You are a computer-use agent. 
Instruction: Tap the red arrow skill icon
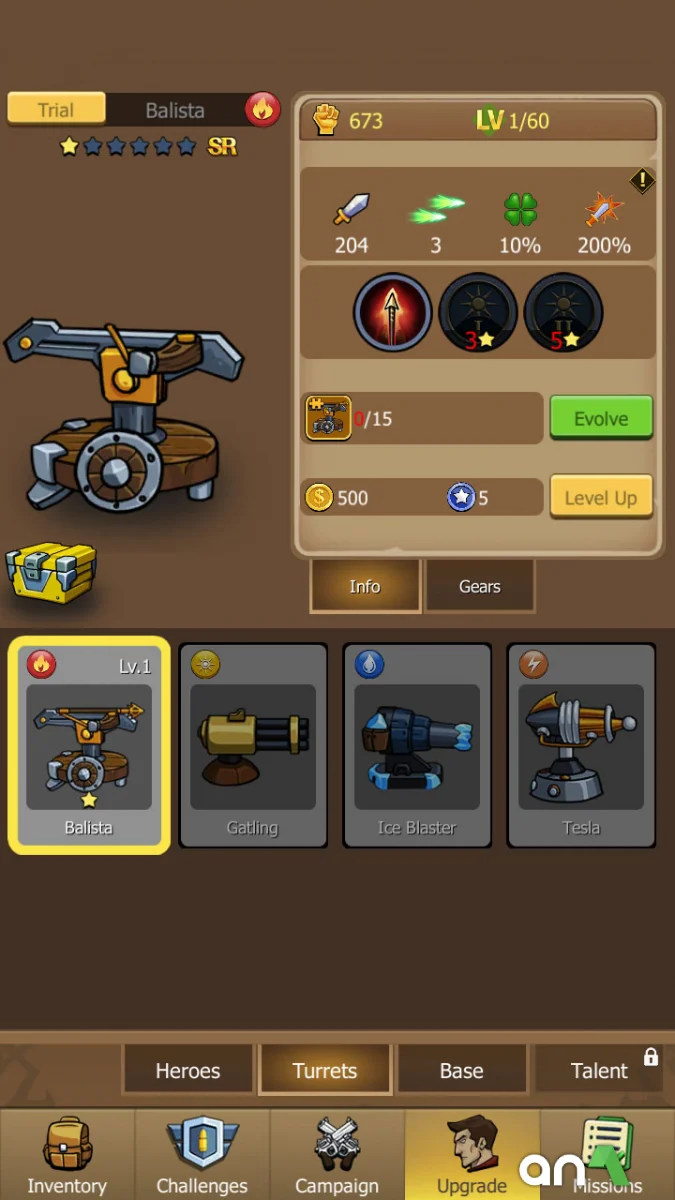pos(392,312)
